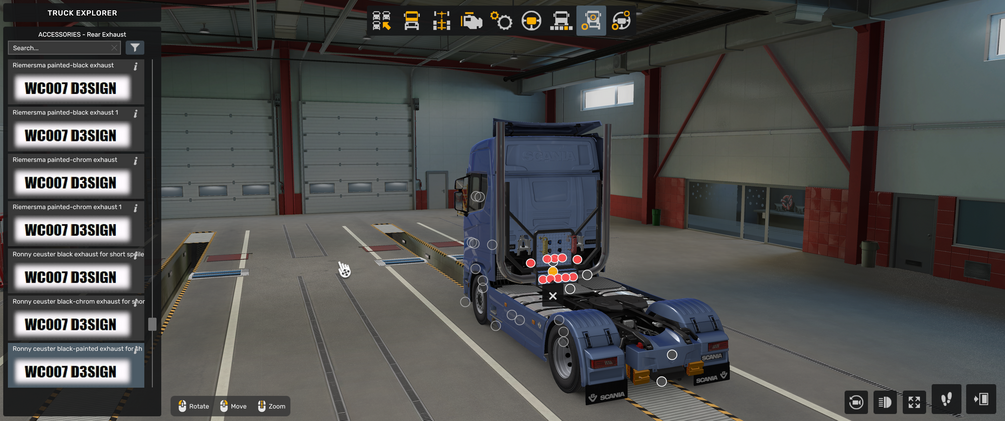Toggle the truck headlights
1005x421 pixels.
click(885, 402)
